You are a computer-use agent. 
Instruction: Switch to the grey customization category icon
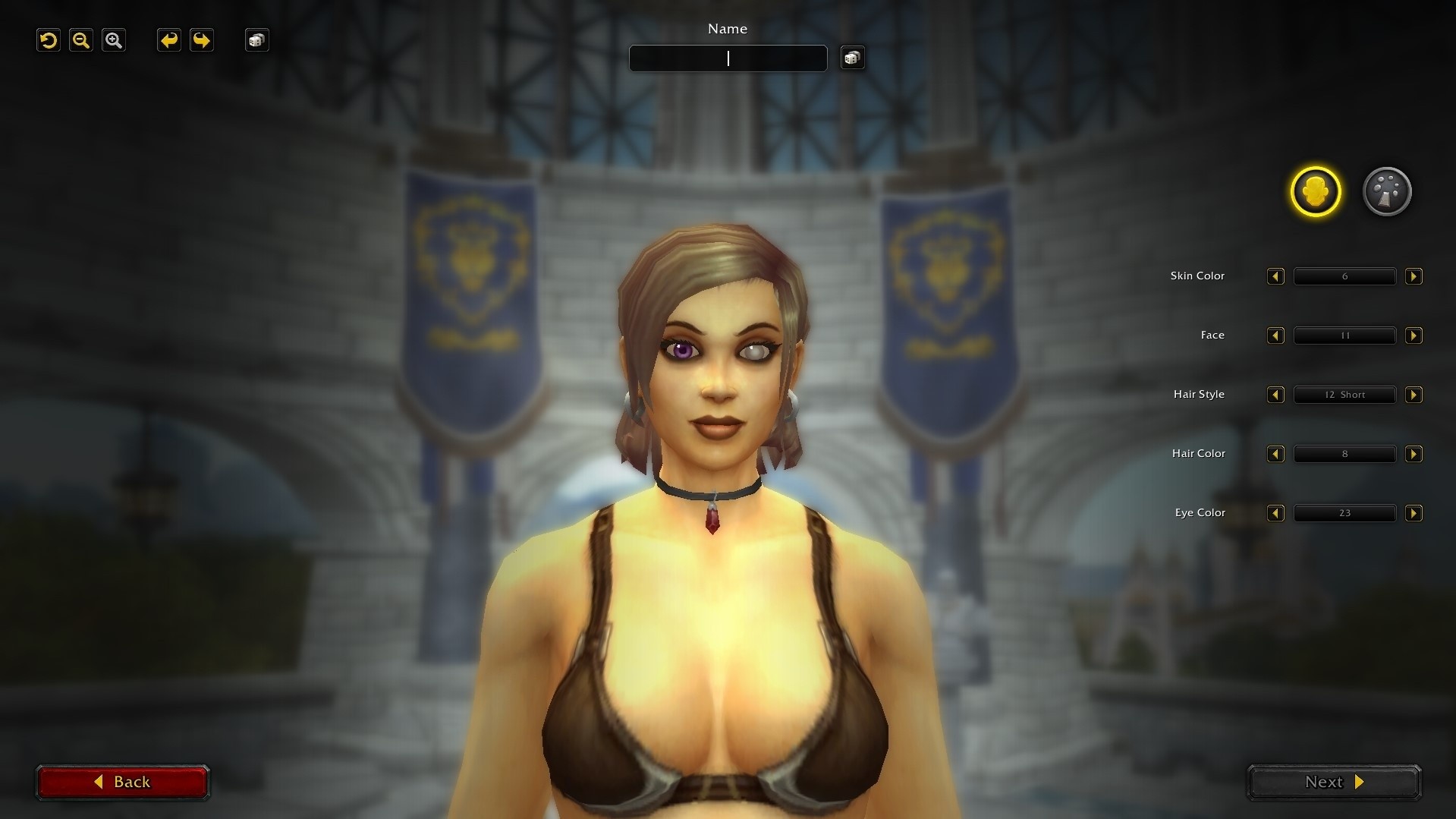coord(1387,191)
